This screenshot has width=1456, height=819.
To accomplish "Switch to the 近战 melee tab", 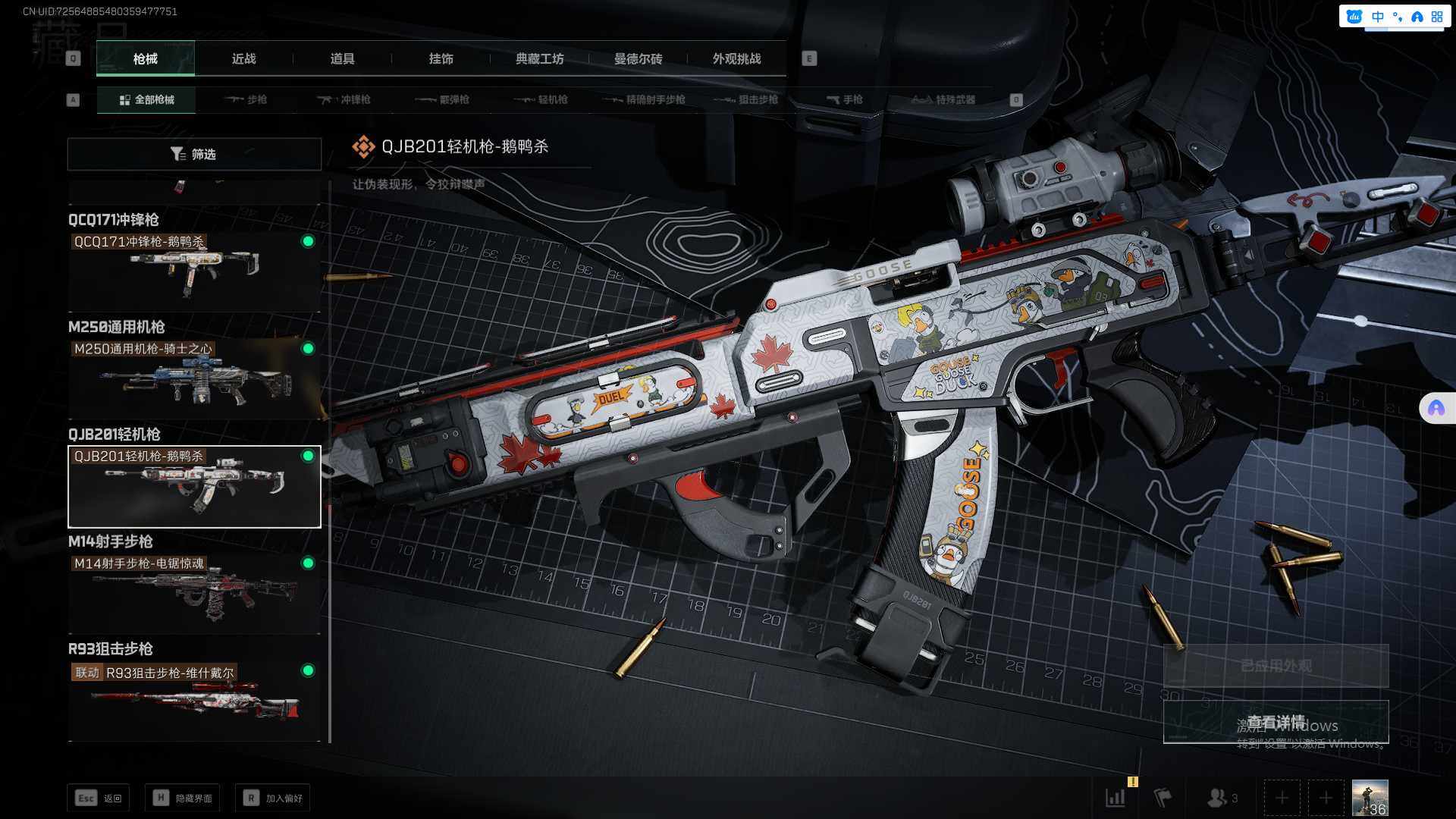I will click(243, 59).
